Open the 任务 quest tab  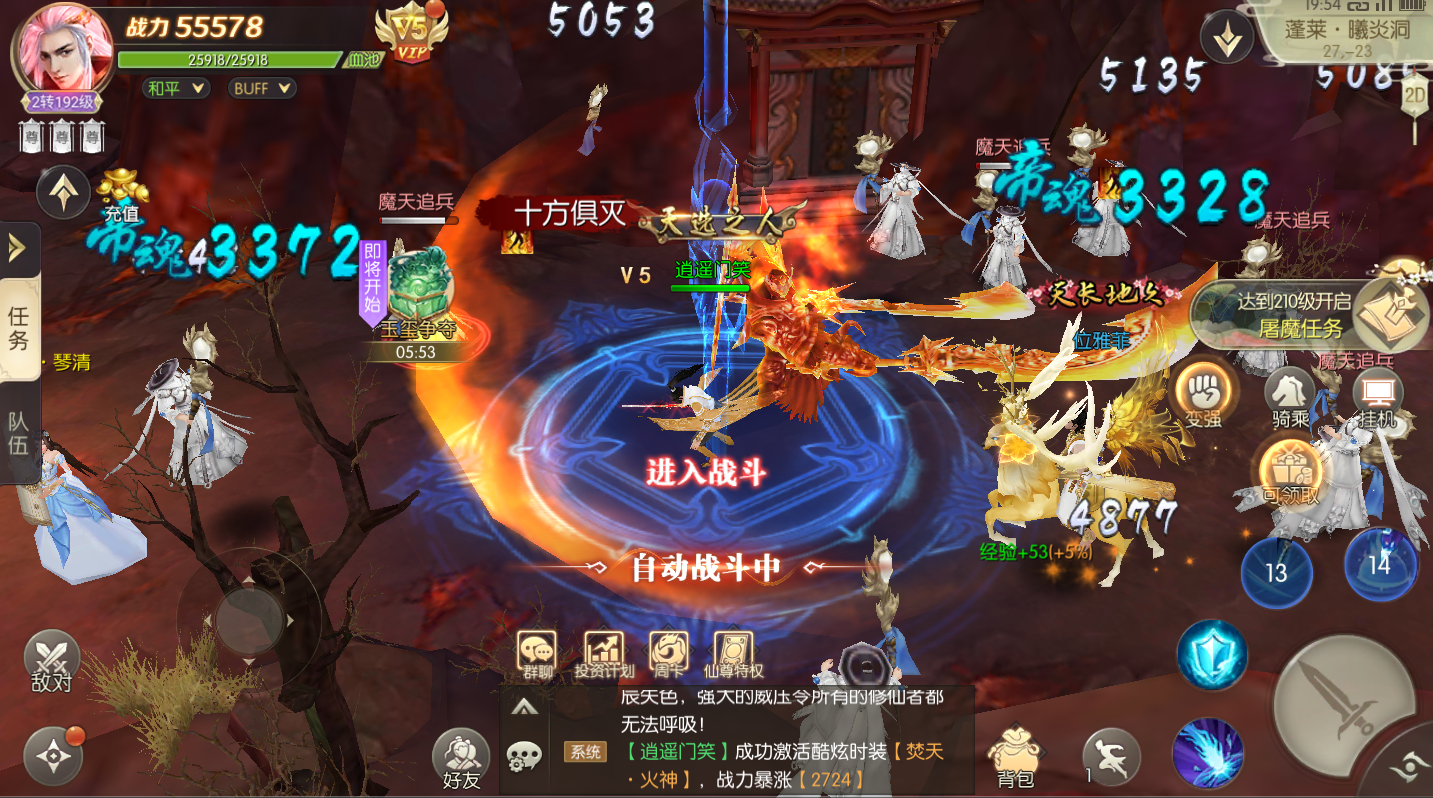click(20, 328)
